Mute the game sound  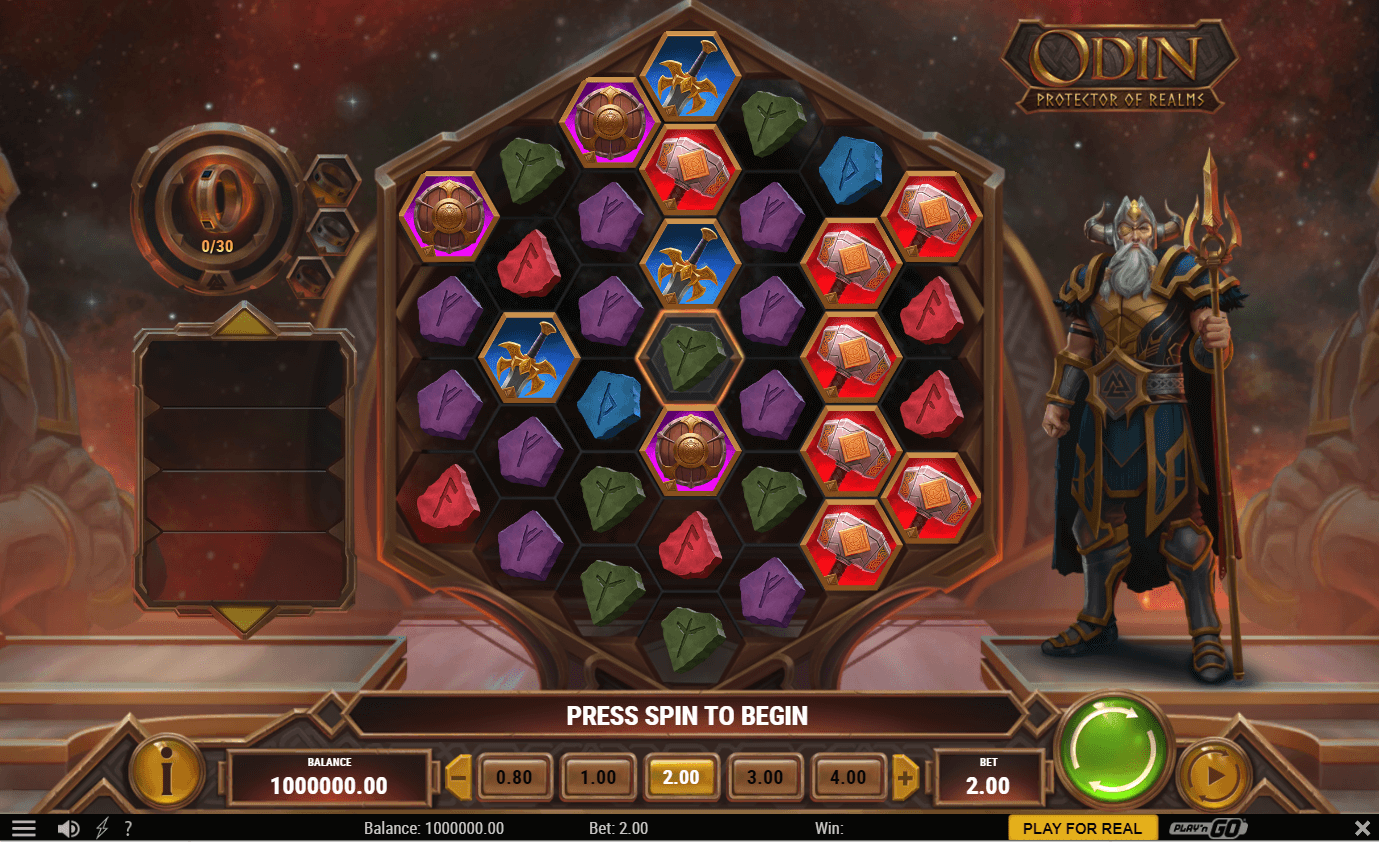coord(68,827)
